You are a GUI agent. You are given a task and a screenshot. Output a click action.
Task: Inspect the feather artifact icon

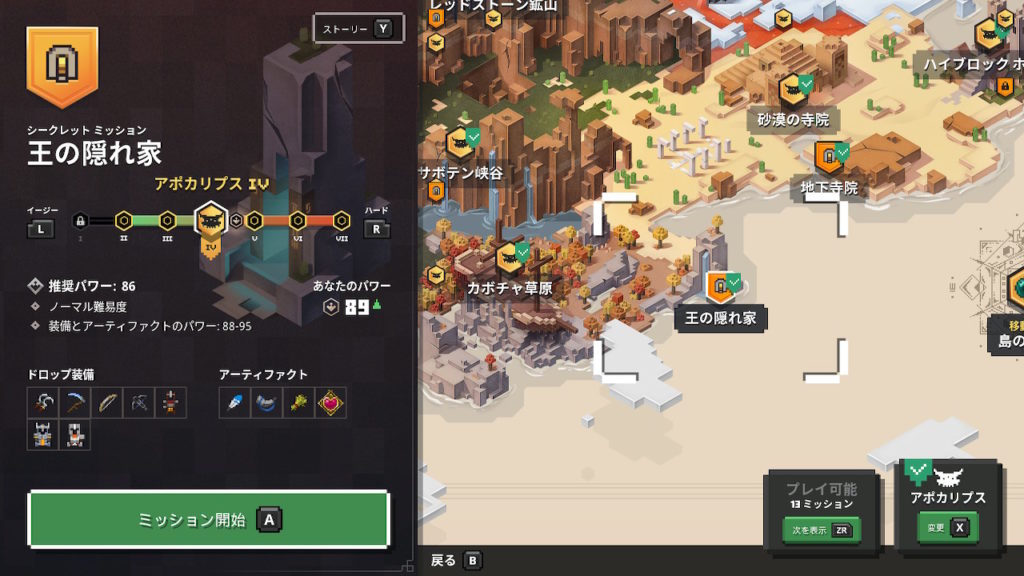[x=234, y=402]
